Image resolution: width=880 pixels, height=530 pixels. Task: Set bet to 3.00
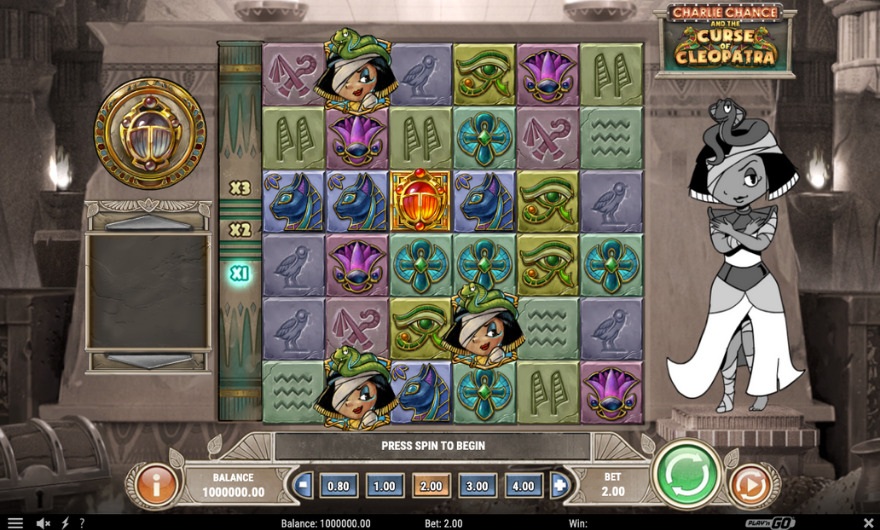pos(478,486)
